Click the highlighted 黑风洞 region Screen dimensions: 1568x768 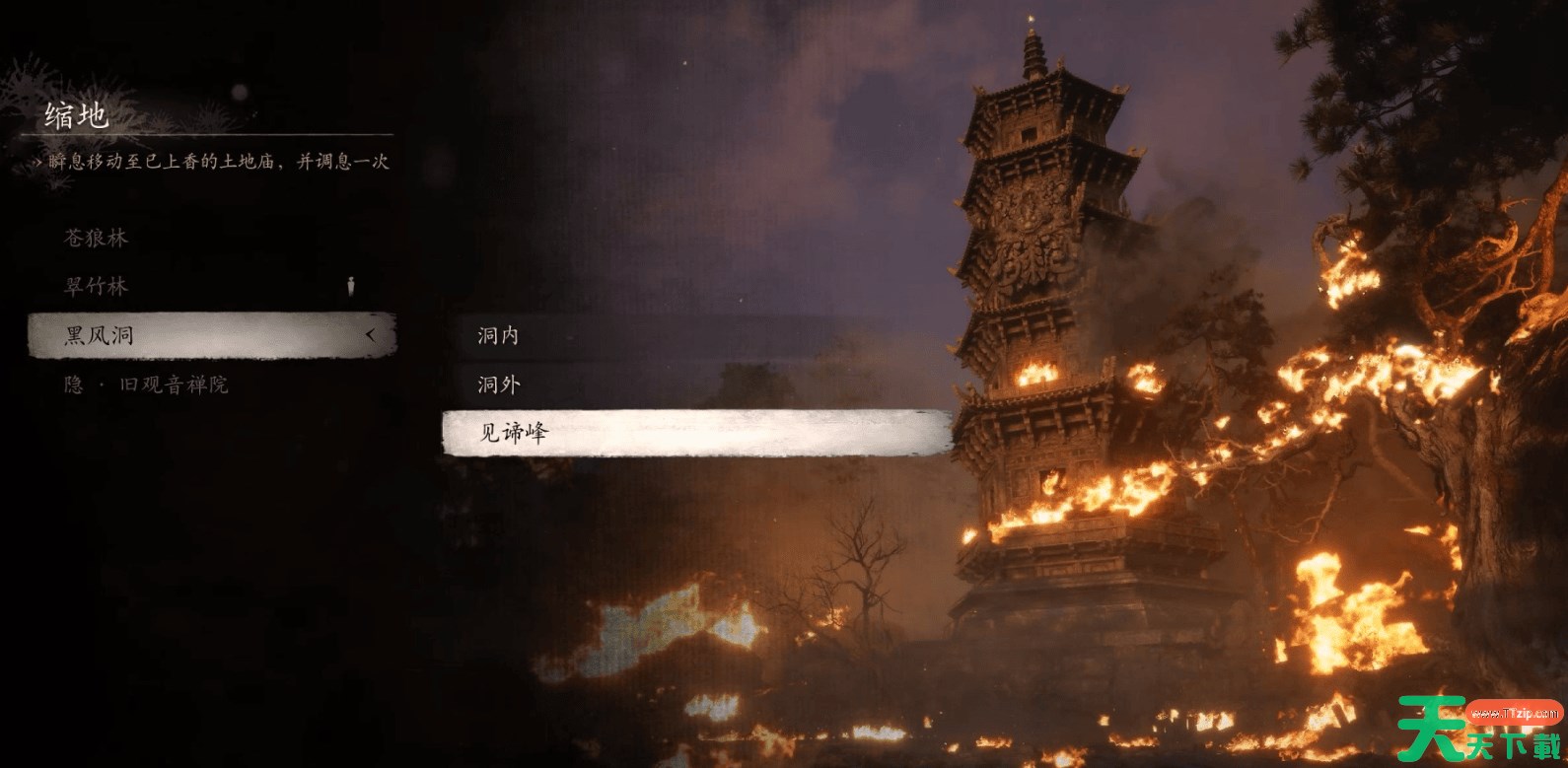[x=210, y=335]
